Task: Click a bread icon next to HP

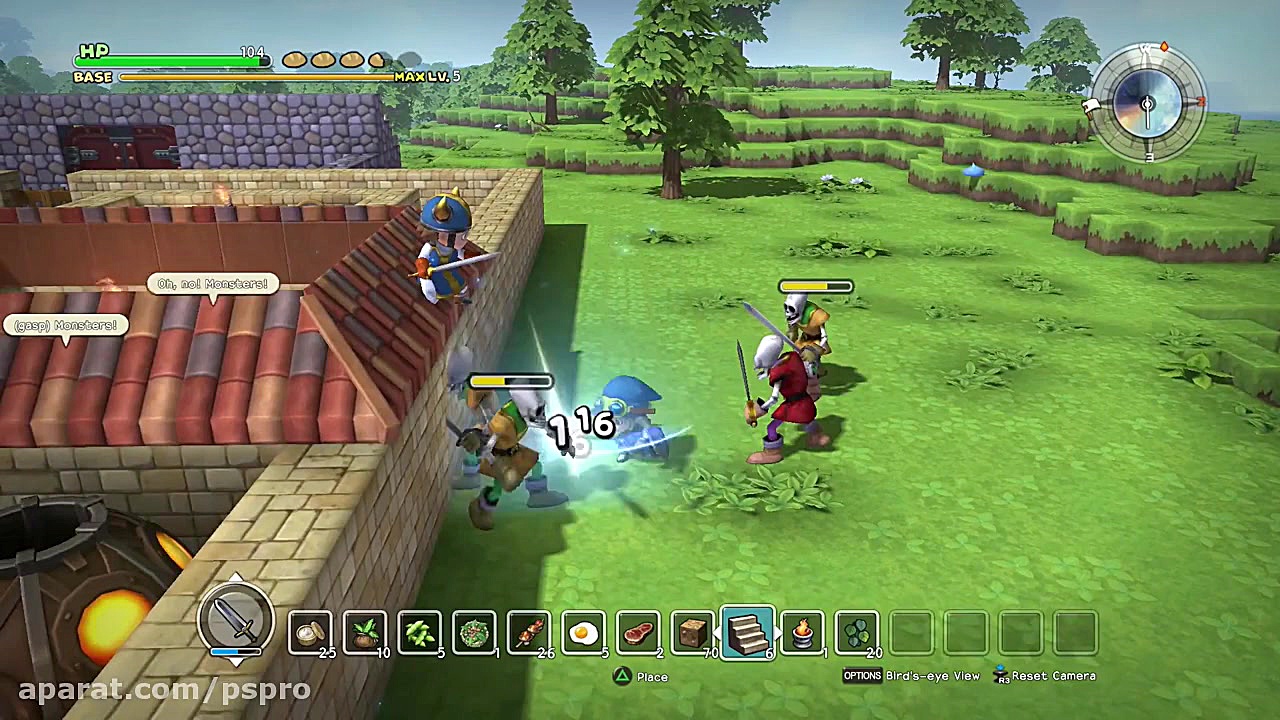Action: tap(293, 60)
